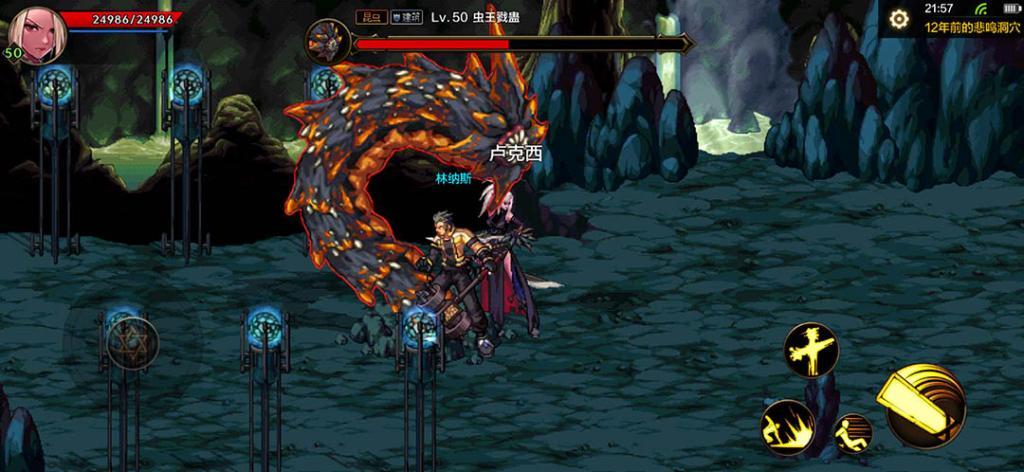Select the boss monster portrait icon
This screenshot has height=472, width=1024.
(327, 43)
